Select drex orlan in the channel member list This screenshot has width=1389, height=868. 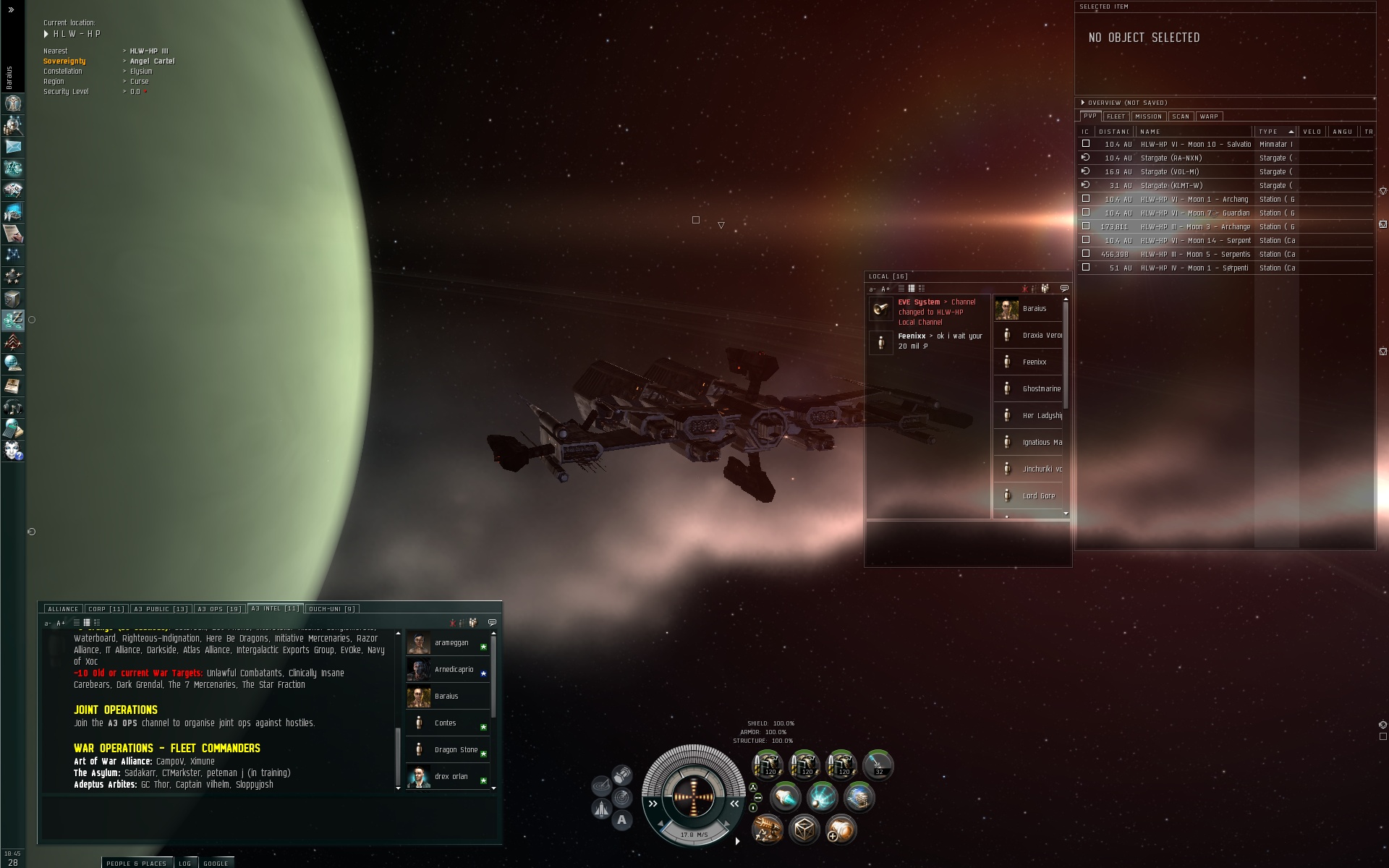point(451,777)
